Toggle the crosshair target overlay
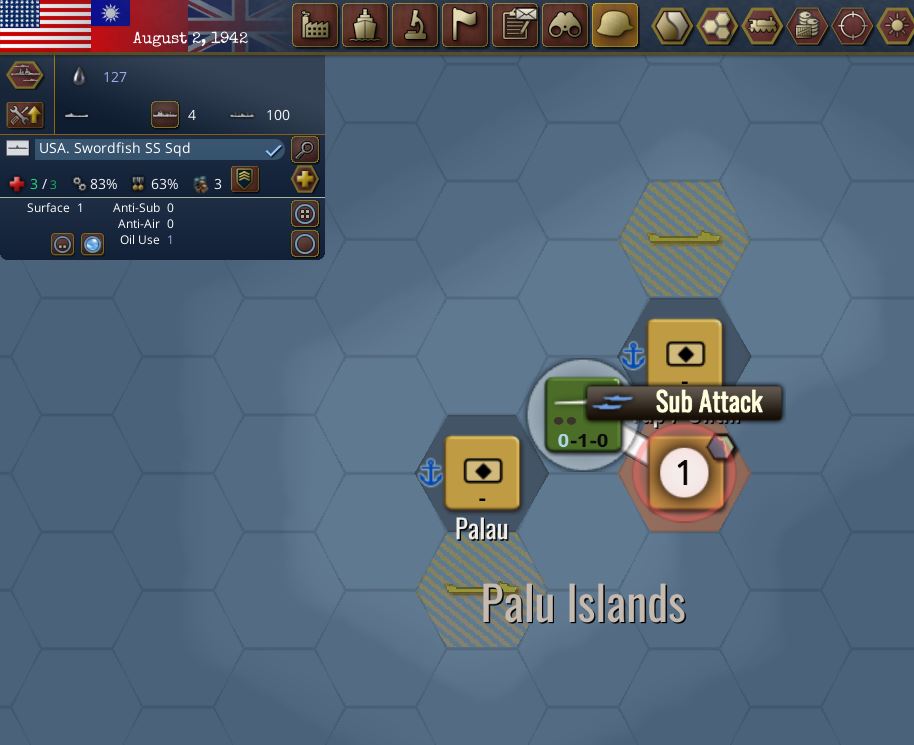 852,26
